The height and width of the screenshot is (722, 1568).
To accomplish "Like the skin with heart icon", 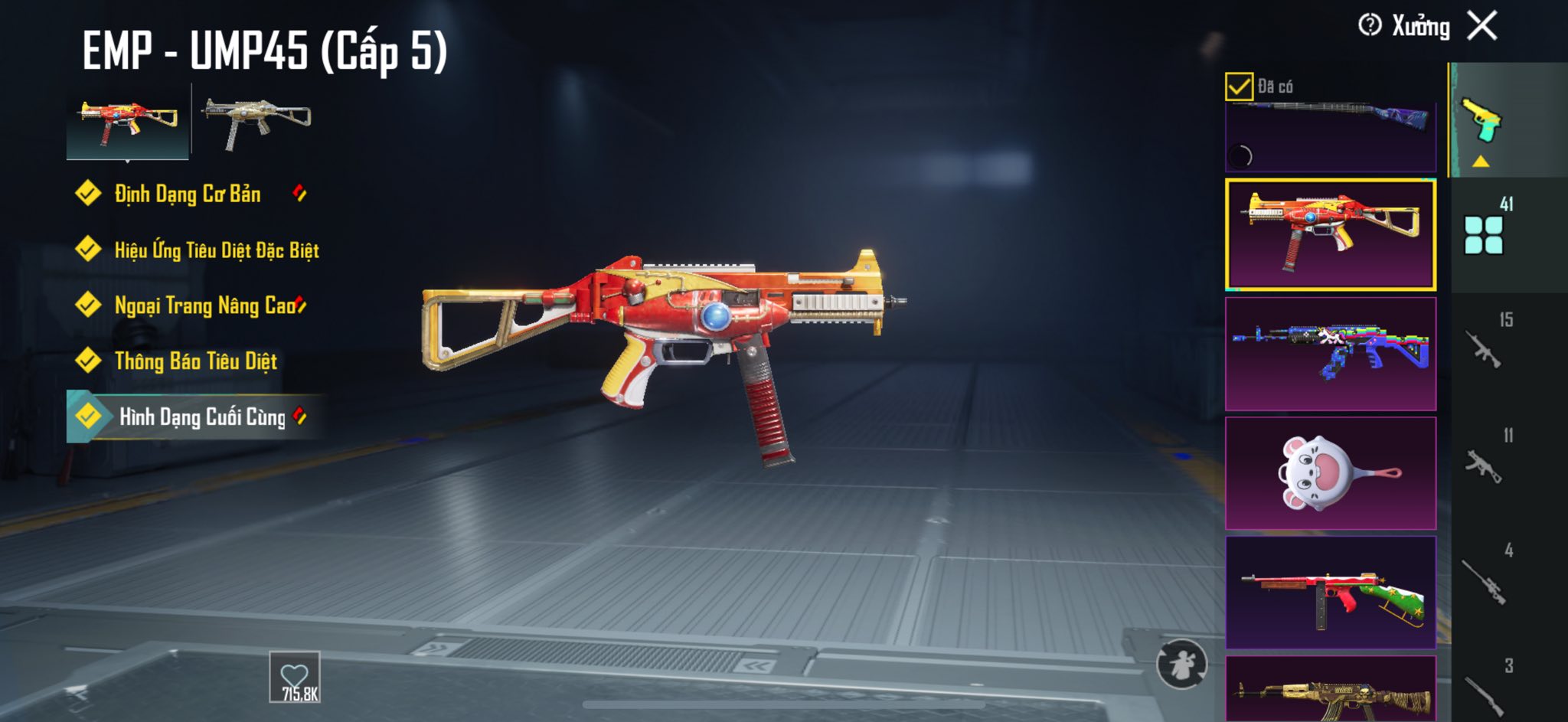I will click(295, 677).
